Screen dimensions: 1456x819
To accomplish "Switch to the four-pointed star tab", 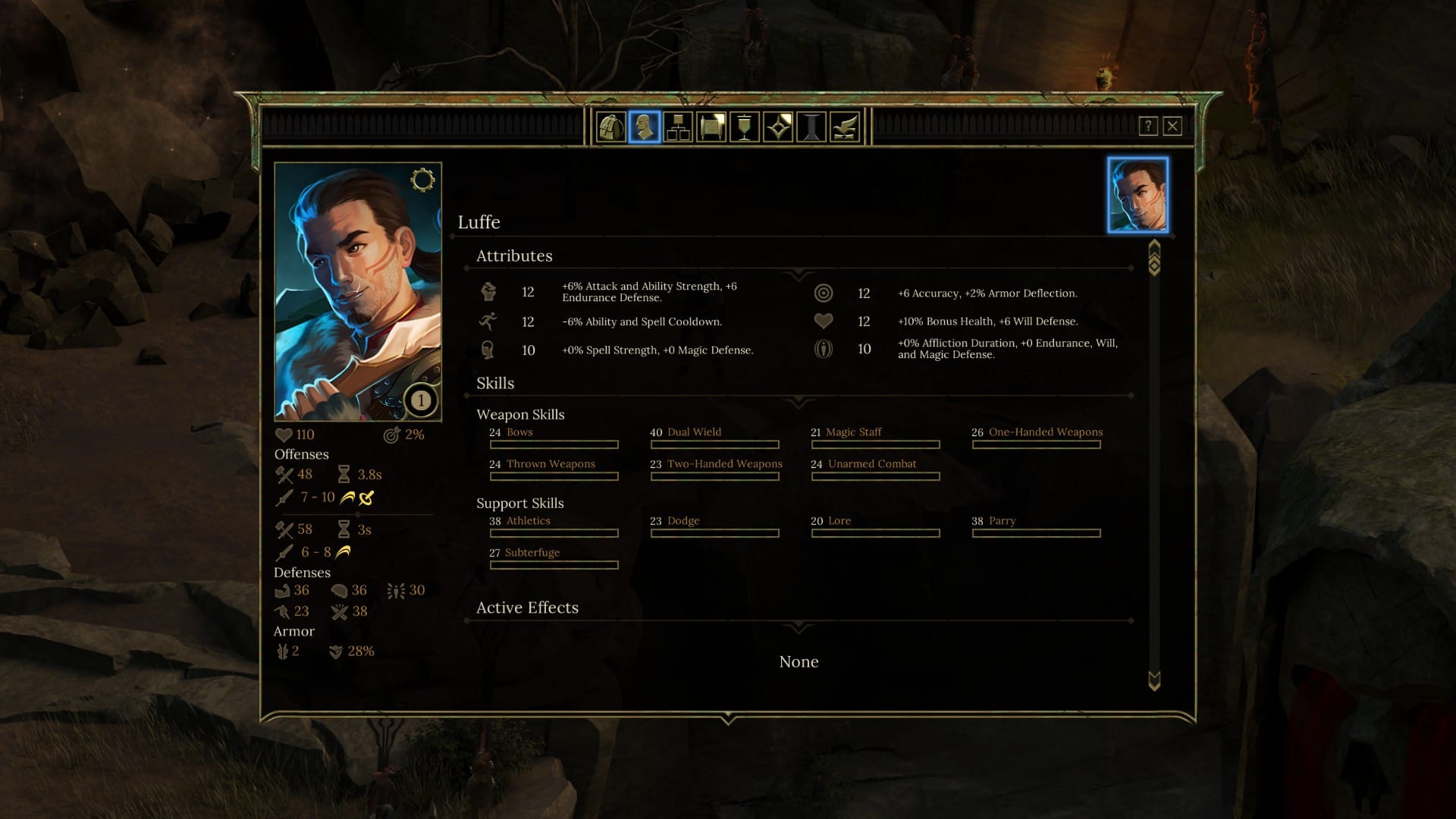I will click(778, 127).
